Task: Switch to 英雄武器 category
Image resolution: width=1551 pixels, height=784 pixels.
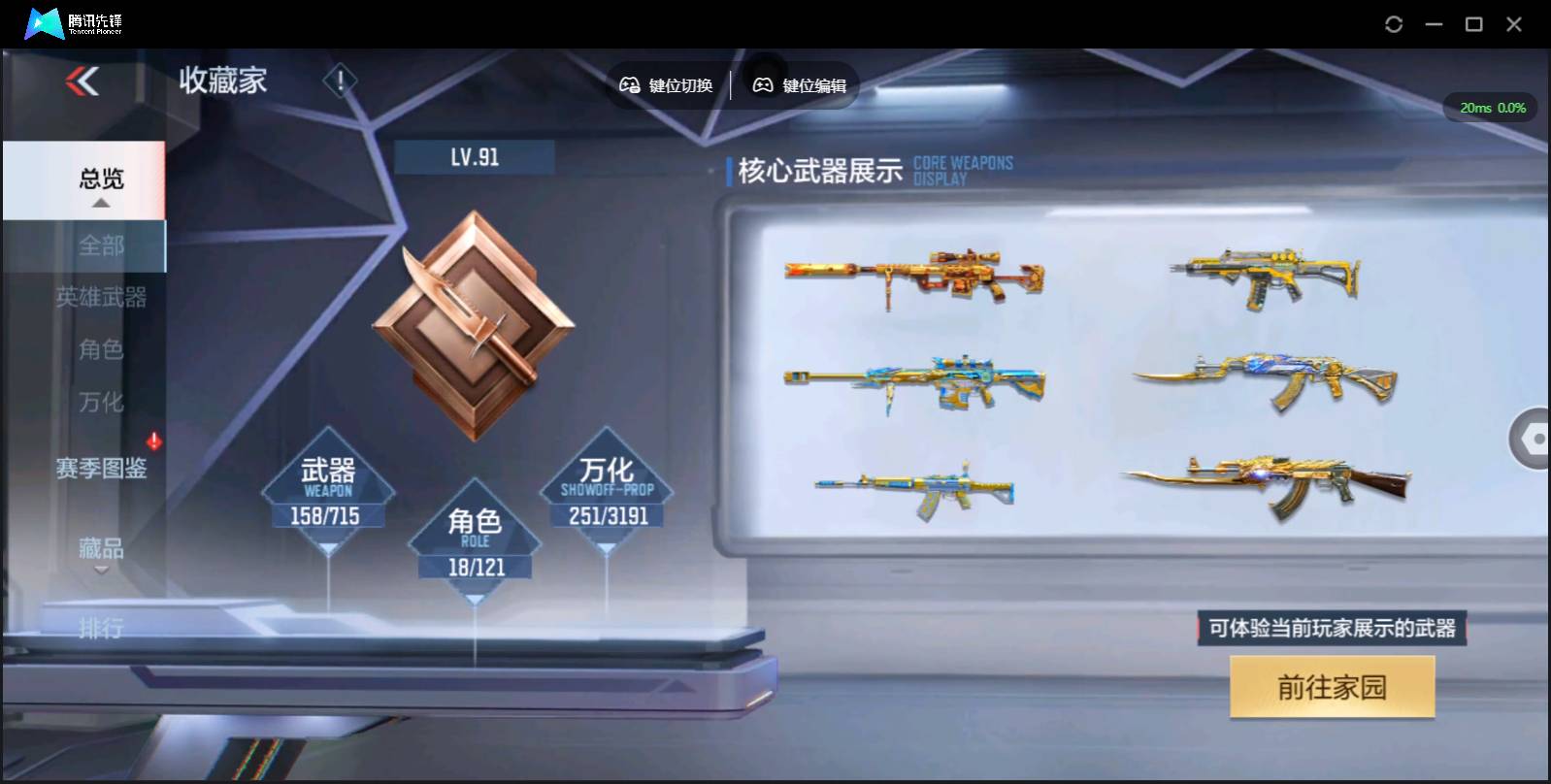Action: pyautogui.click(x=100, y=299)
